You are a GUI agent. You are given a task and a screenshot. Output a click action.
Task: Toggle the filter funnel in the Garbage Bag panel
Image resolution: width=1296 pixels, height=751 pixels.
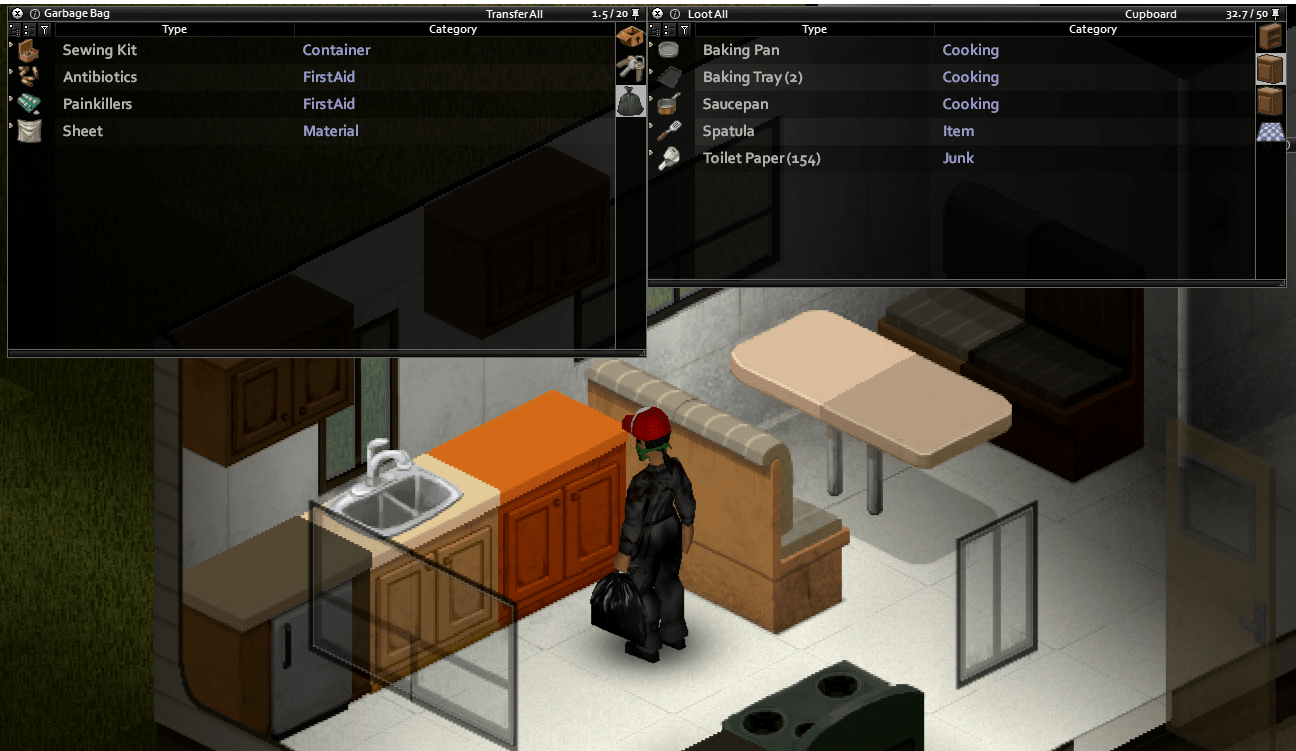pos(45,30)
